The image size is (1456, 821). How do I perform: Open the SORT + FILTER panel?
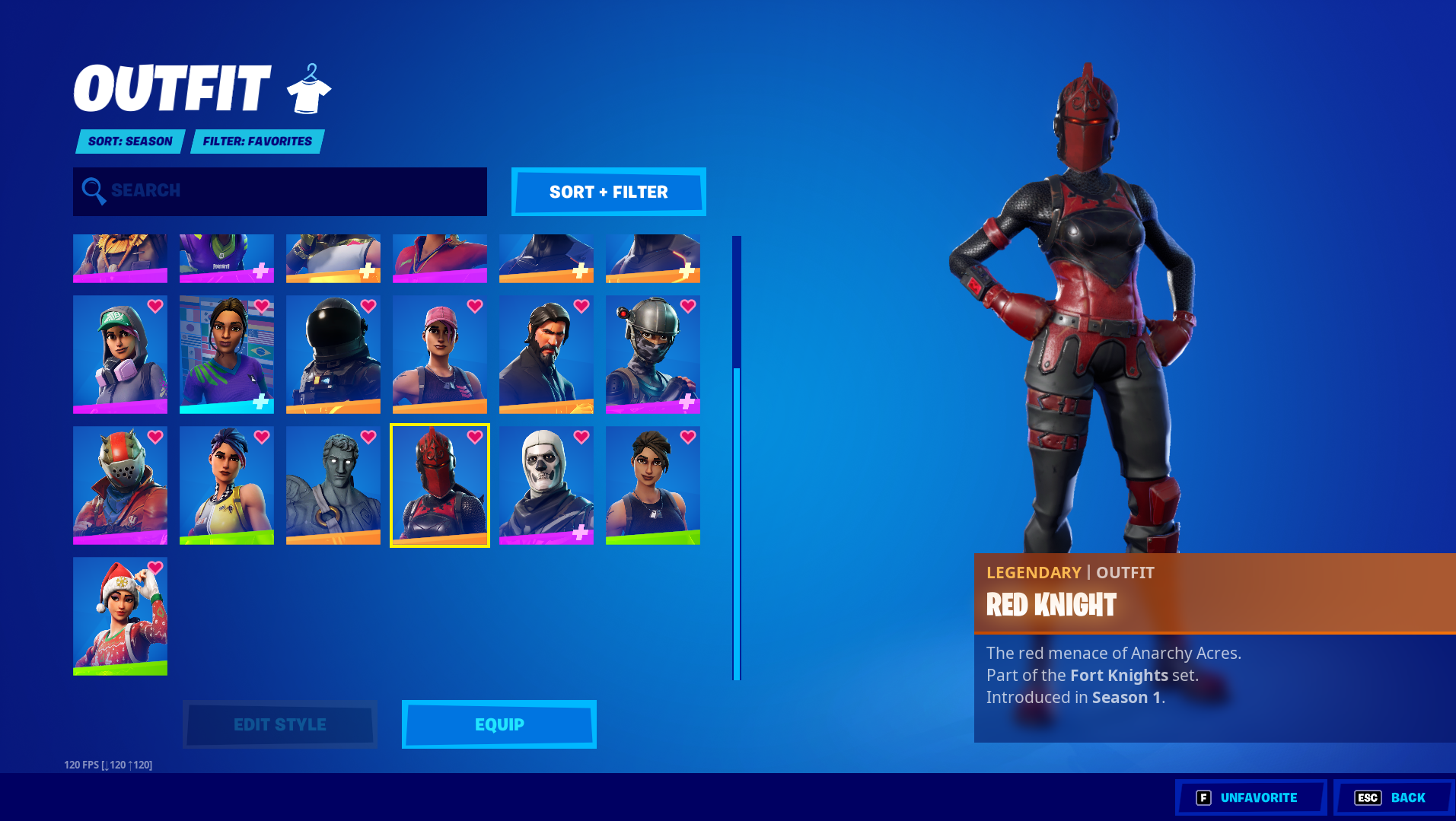tap(607, 192)
